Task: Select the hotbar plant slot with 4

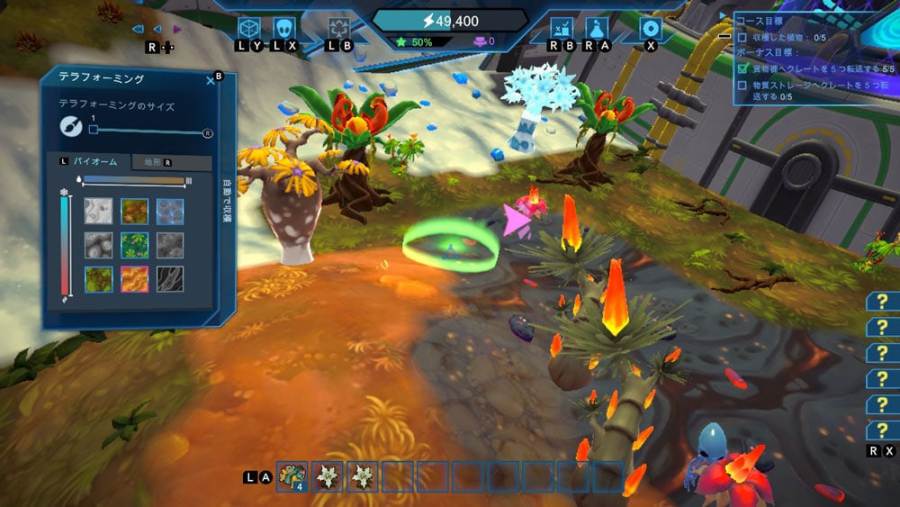Action: coord(292,477)
